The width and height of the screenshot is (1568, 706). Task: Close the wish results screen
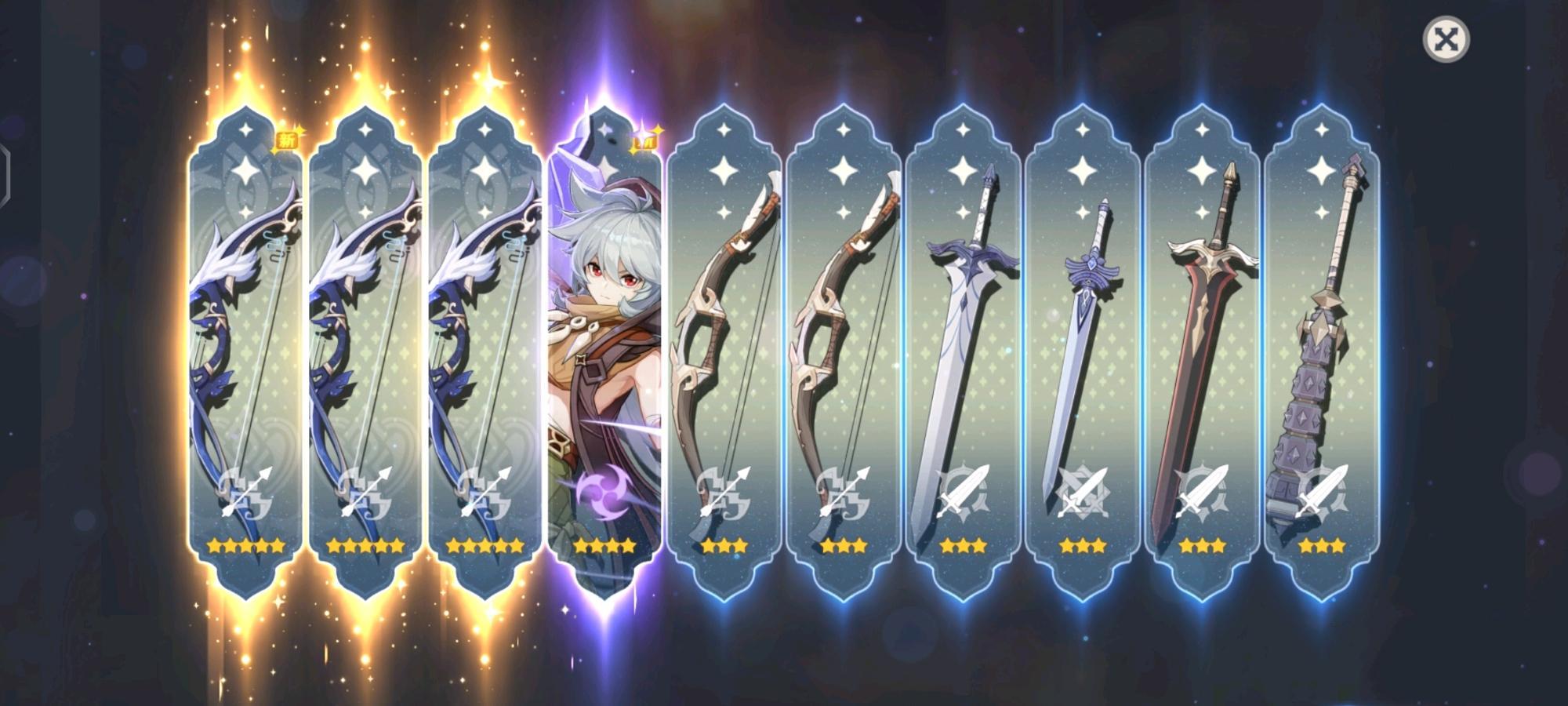pos(1446,40)
